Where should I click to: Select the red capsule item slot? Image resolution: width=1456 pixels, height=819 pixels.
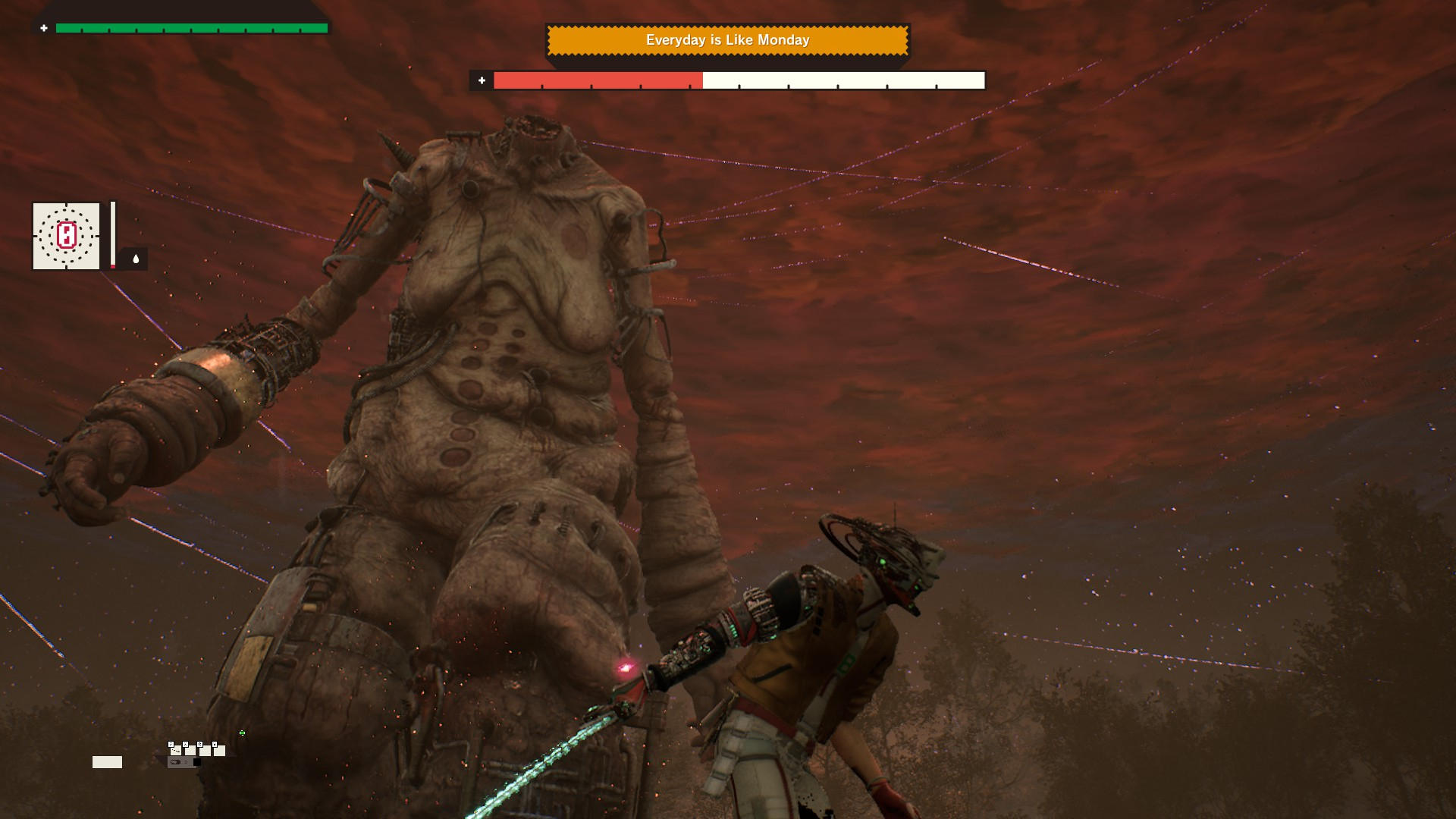coord(66,236)
